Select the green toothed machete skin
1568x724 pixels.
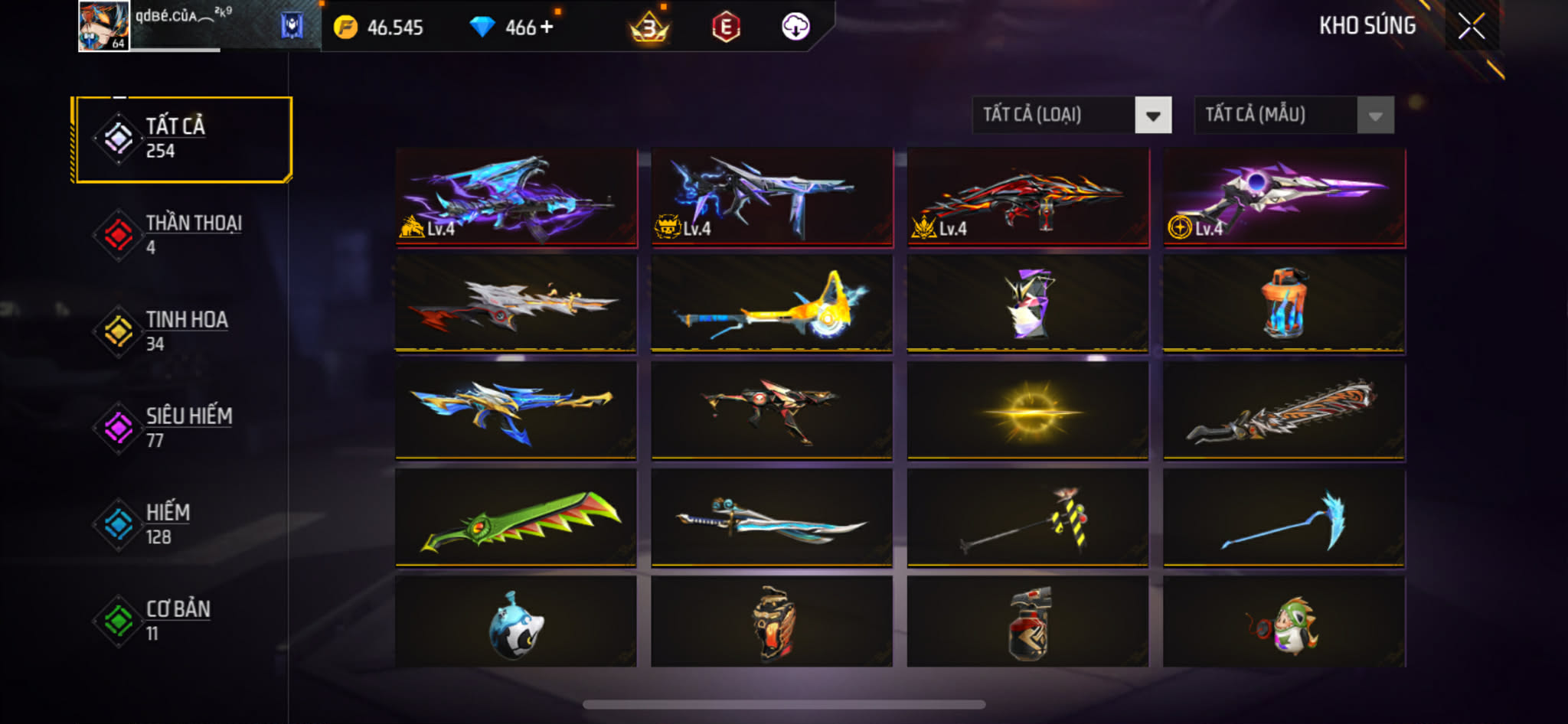(517, 518)
